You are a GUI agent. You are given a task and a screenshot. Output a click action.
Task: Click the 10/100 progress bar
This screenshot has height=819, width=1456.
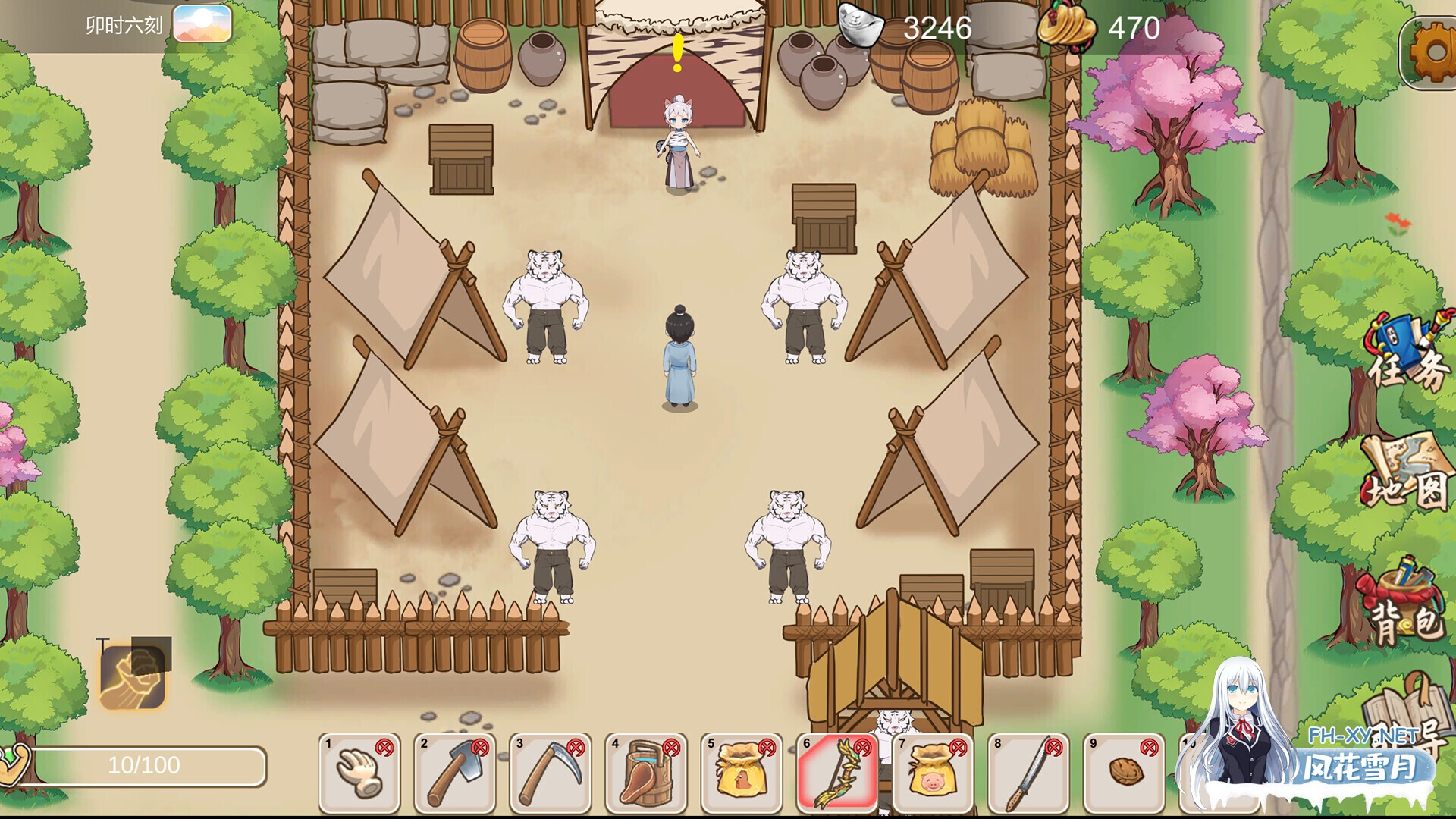148,764
